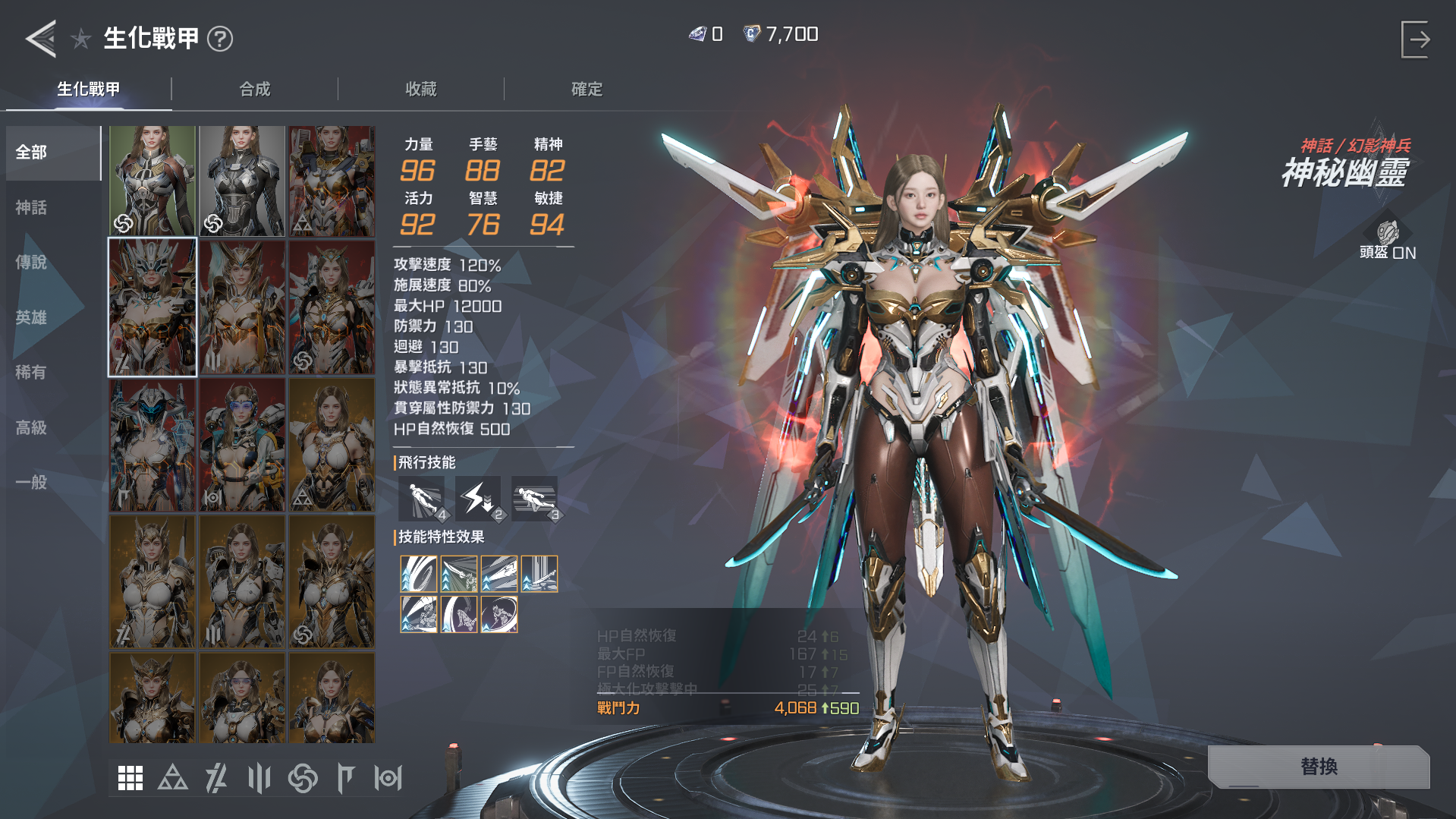This screenshot has height=819, width=1456.
Task: Filter by the triple-triangle class icon
Action: click(x=173, y=778)
